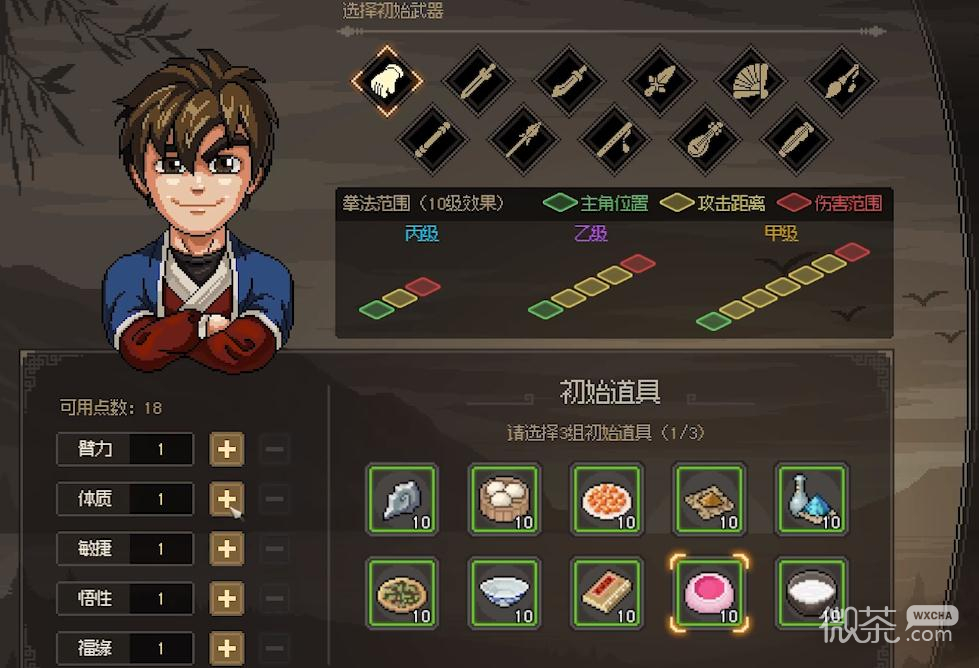Pick the red-labeled book item
Screen dimensions: 979x668
click(606, 593)
